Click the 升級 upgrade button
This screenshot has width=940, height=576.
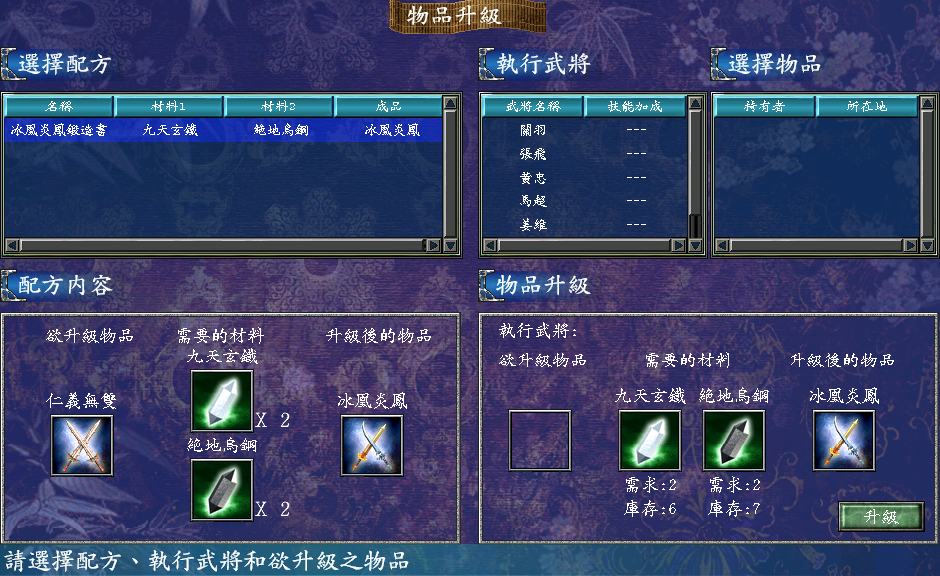pyautogui.click(x=881, y=516)
